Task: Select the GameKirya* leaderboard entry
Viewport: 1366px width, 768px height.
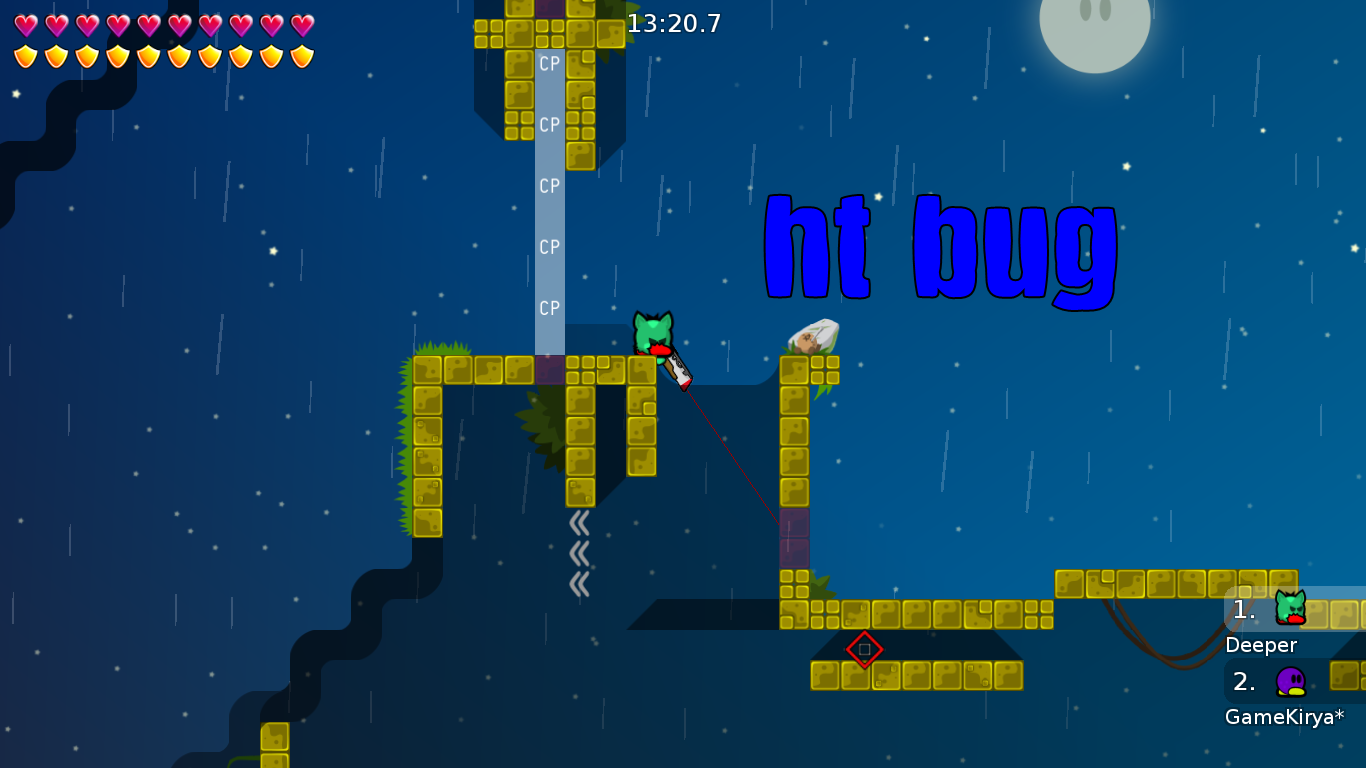Action: point(1283,715)
